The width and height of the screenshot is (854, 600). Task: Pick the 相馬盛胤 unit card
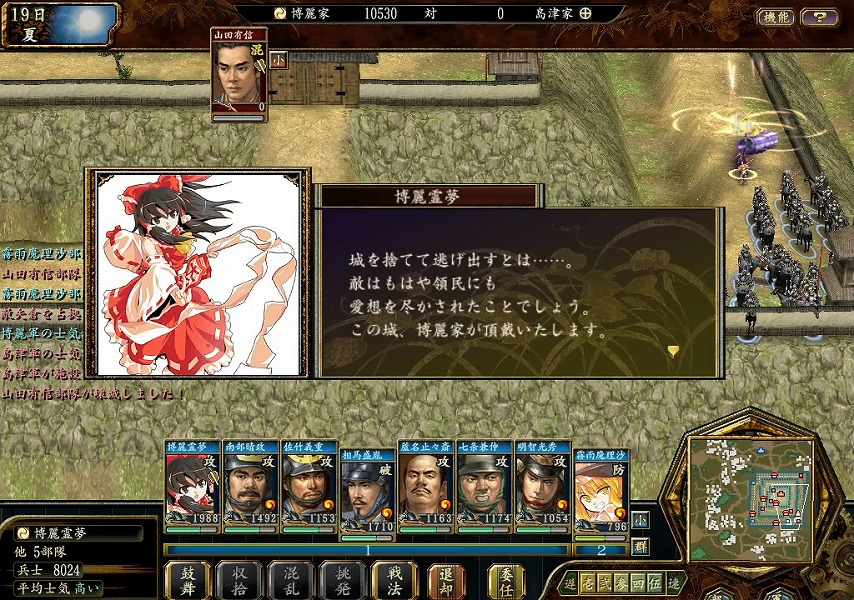368,484
